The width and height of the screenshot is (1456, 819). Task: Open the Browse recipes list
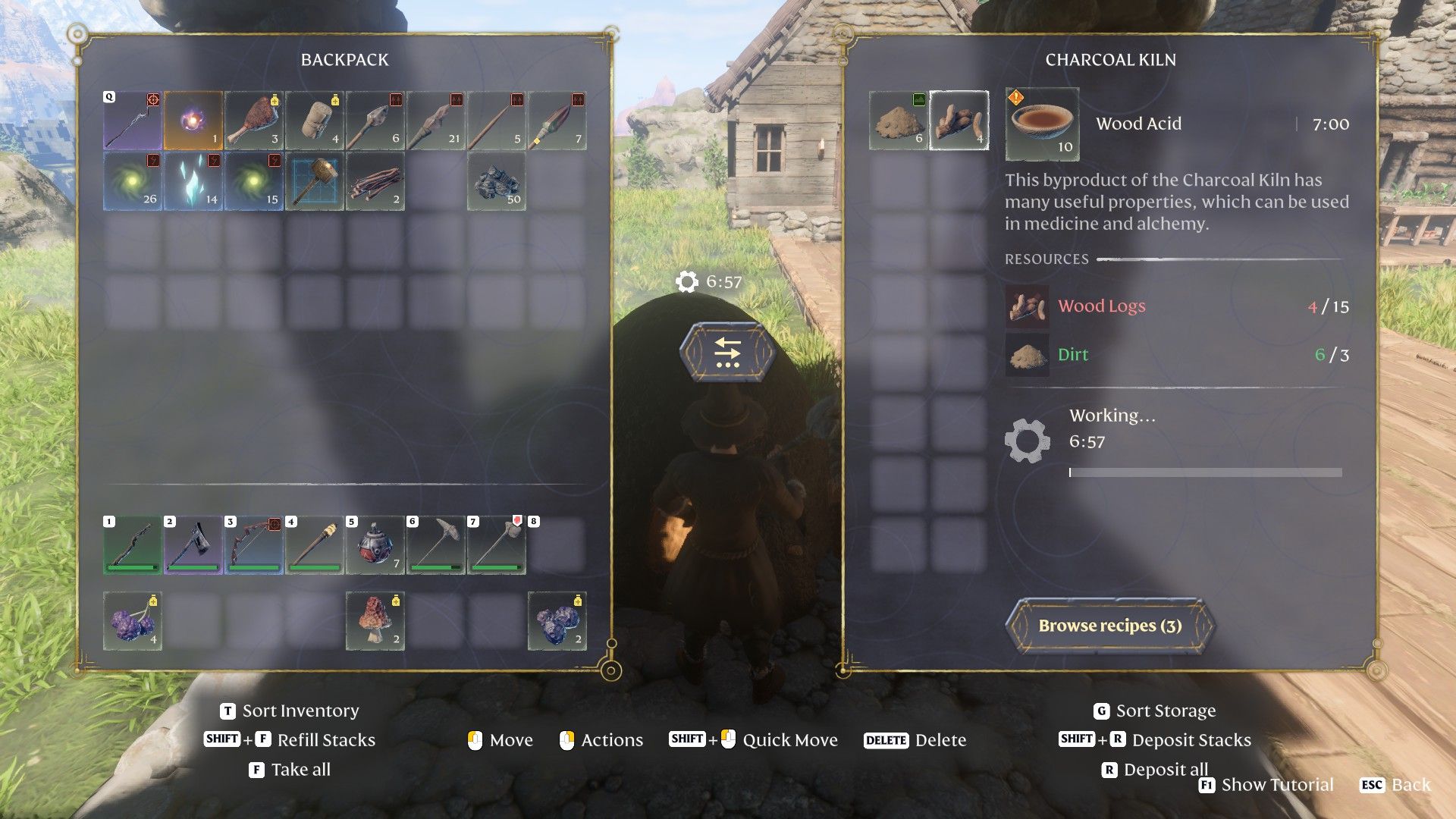click(1109, 626)
